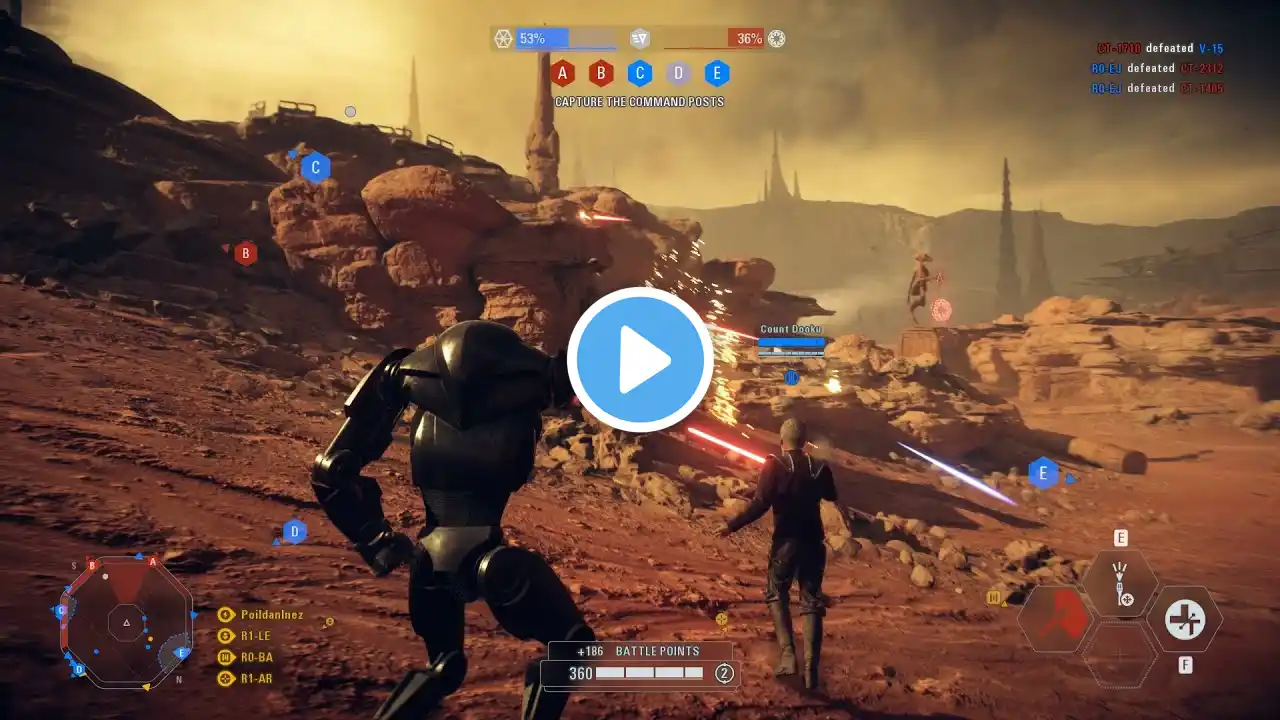Image resolution: width=1280 pixels, height=720 pixels.
Task: Activate the top ability with the burst icon
Action: (x=1121, y=583)
